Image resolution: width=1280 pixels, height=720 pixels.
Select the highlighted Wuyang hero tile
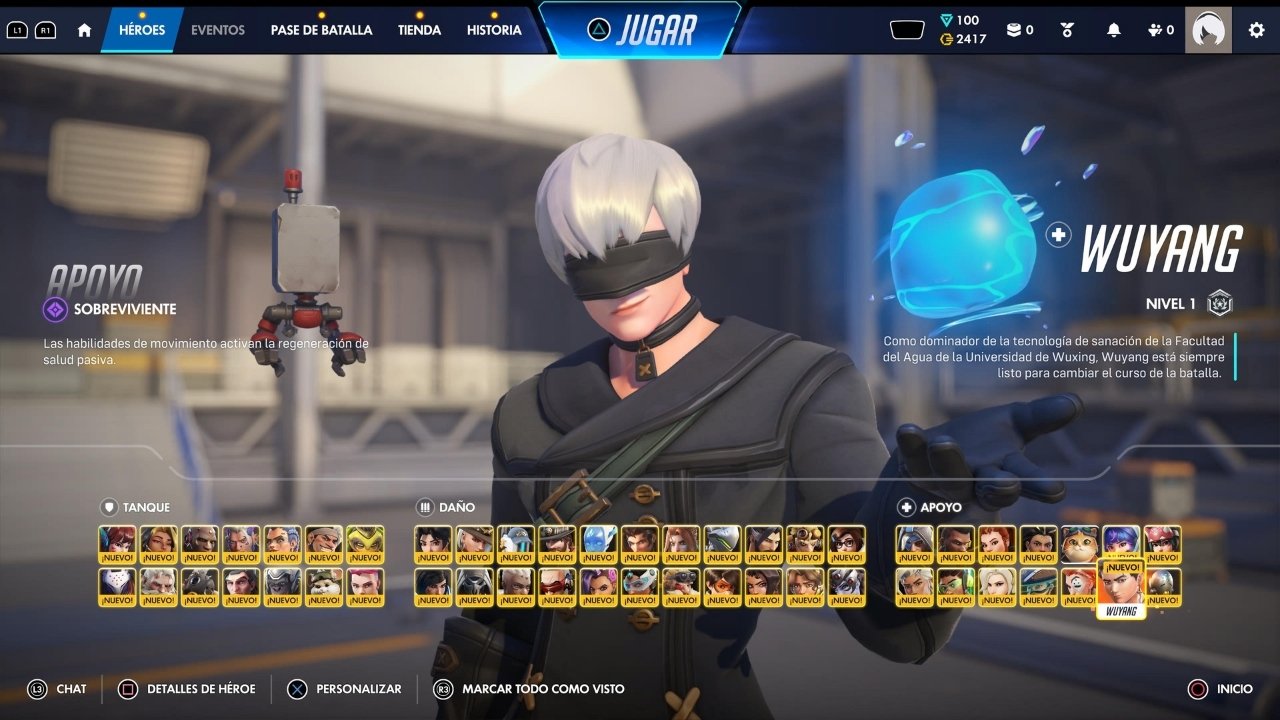pos(1121,588)
